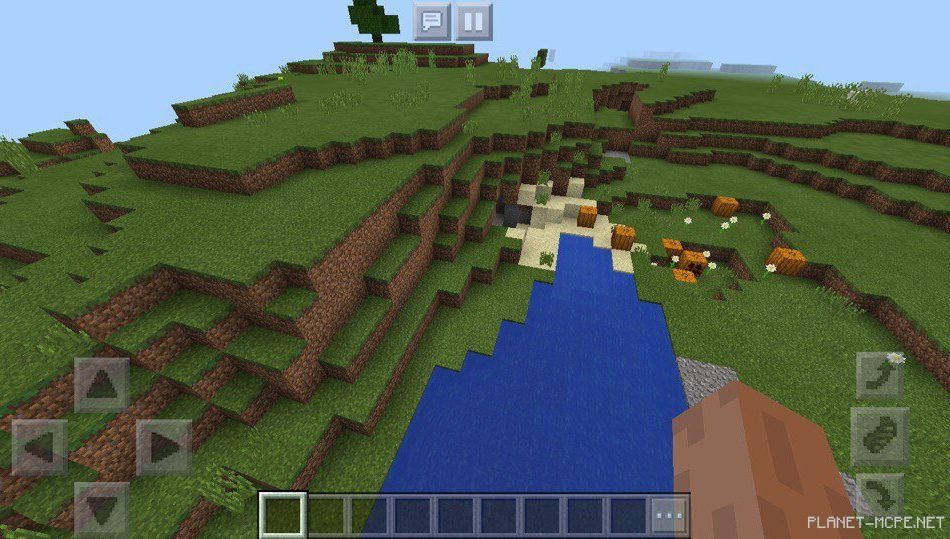Viewport: 950px width, 539px height.
Task: Tap the D-pad down arrow to move backward
Action: tap(101, 509)
